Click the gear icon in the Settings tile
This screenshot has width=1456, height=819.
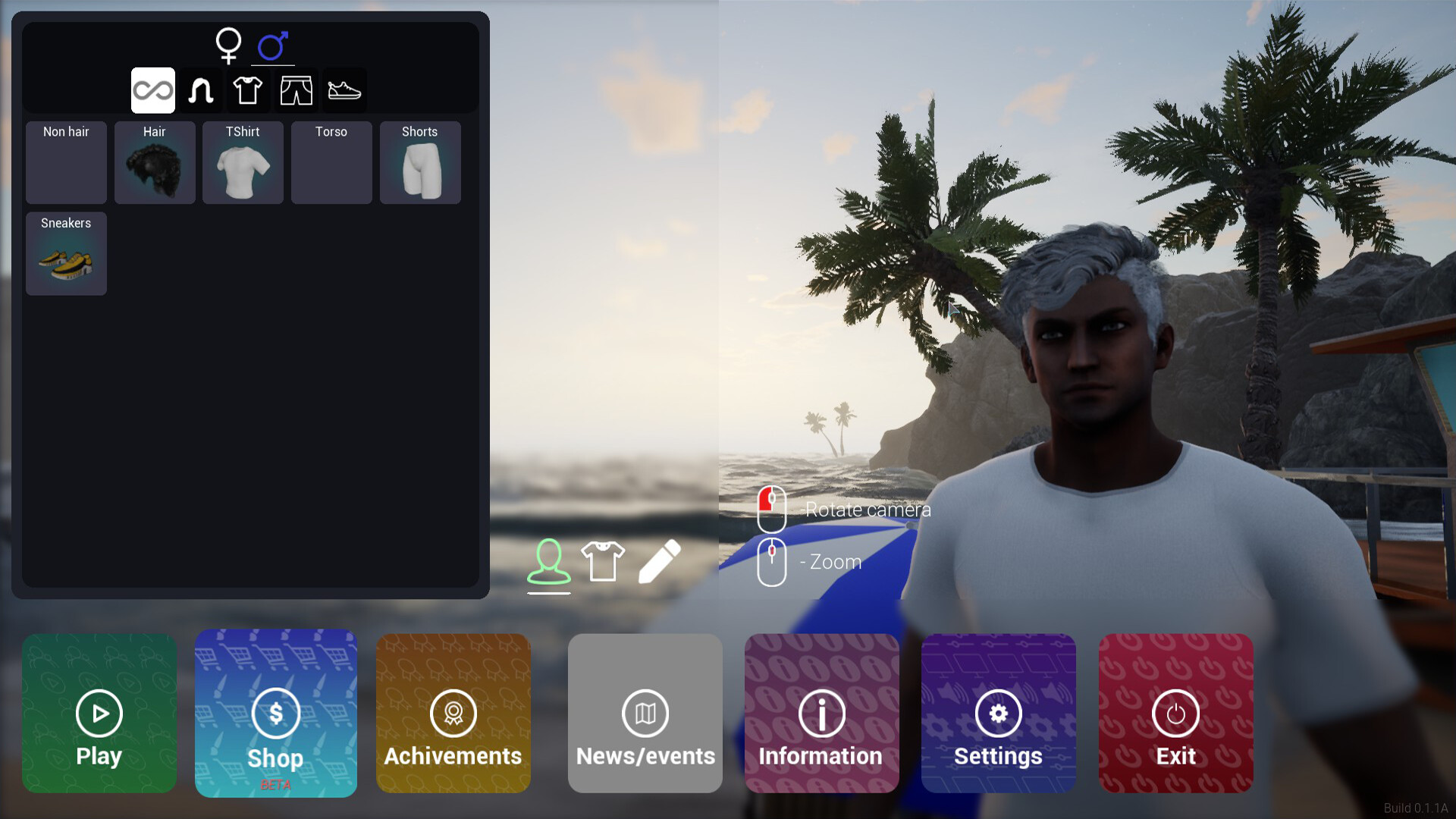coord(998,714)
